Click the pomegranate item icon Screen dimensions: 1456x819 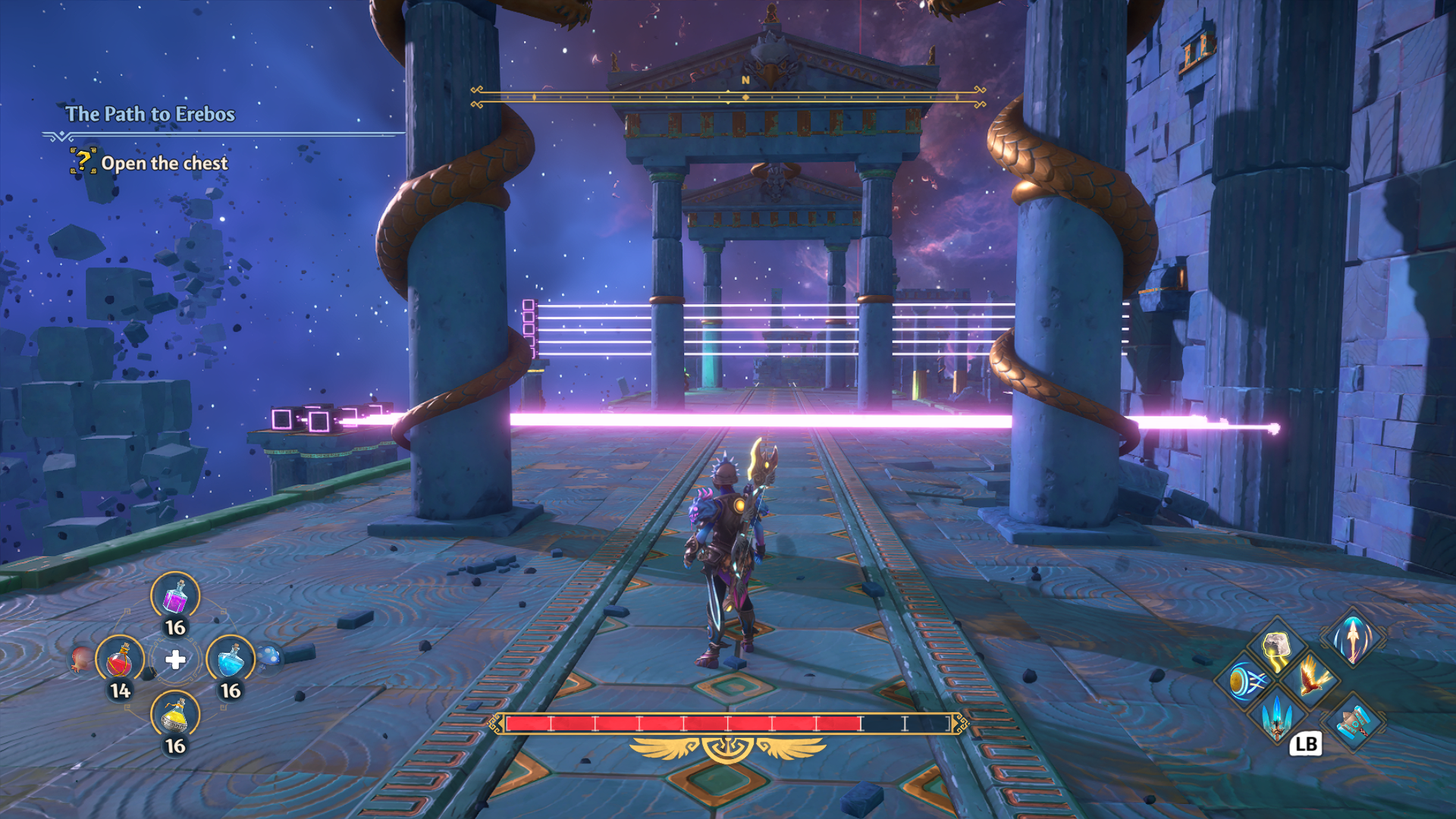82,658
